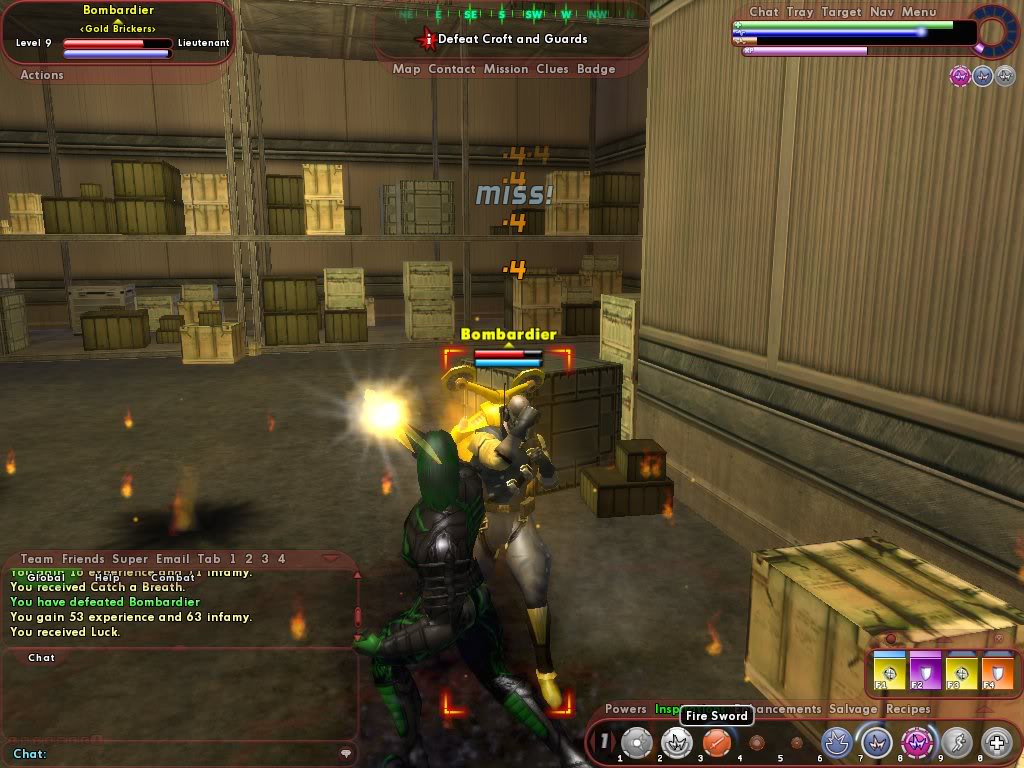Show the Mission window
The image size is (1024, 768).
coord(506,69)
